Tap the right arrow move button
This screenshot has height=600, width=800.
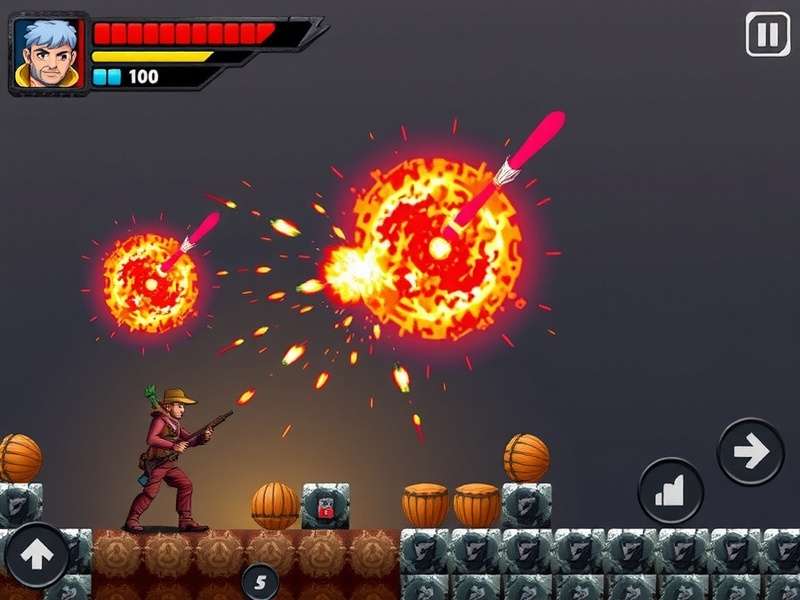pos(750,452)
